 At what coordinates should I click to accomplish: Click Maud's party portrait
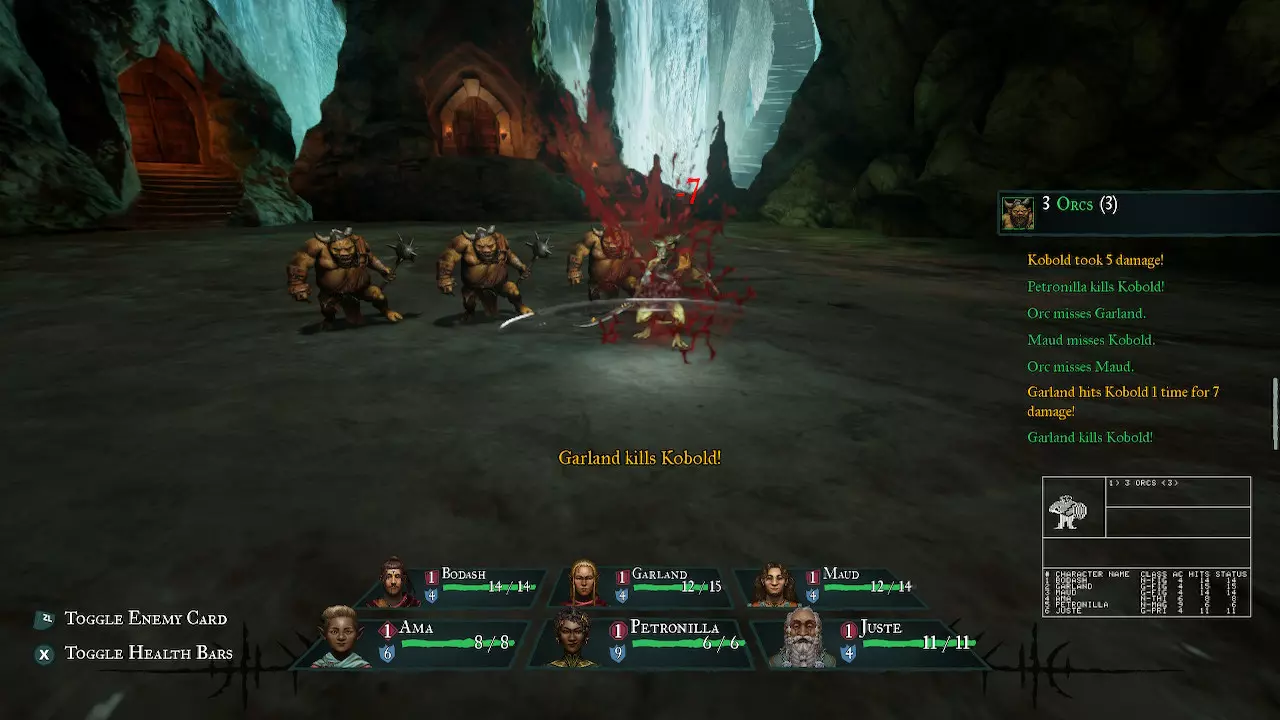pos(773,584)
